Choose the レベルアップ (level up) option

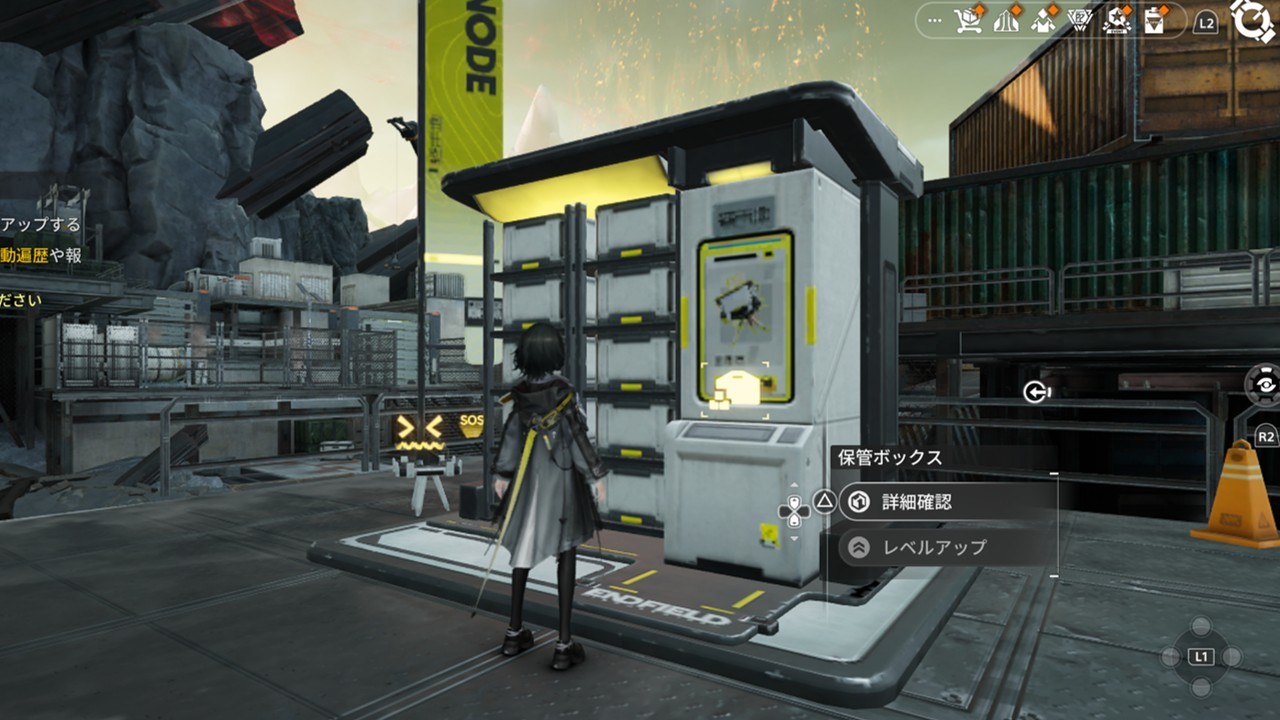click(x=945, y=547)
